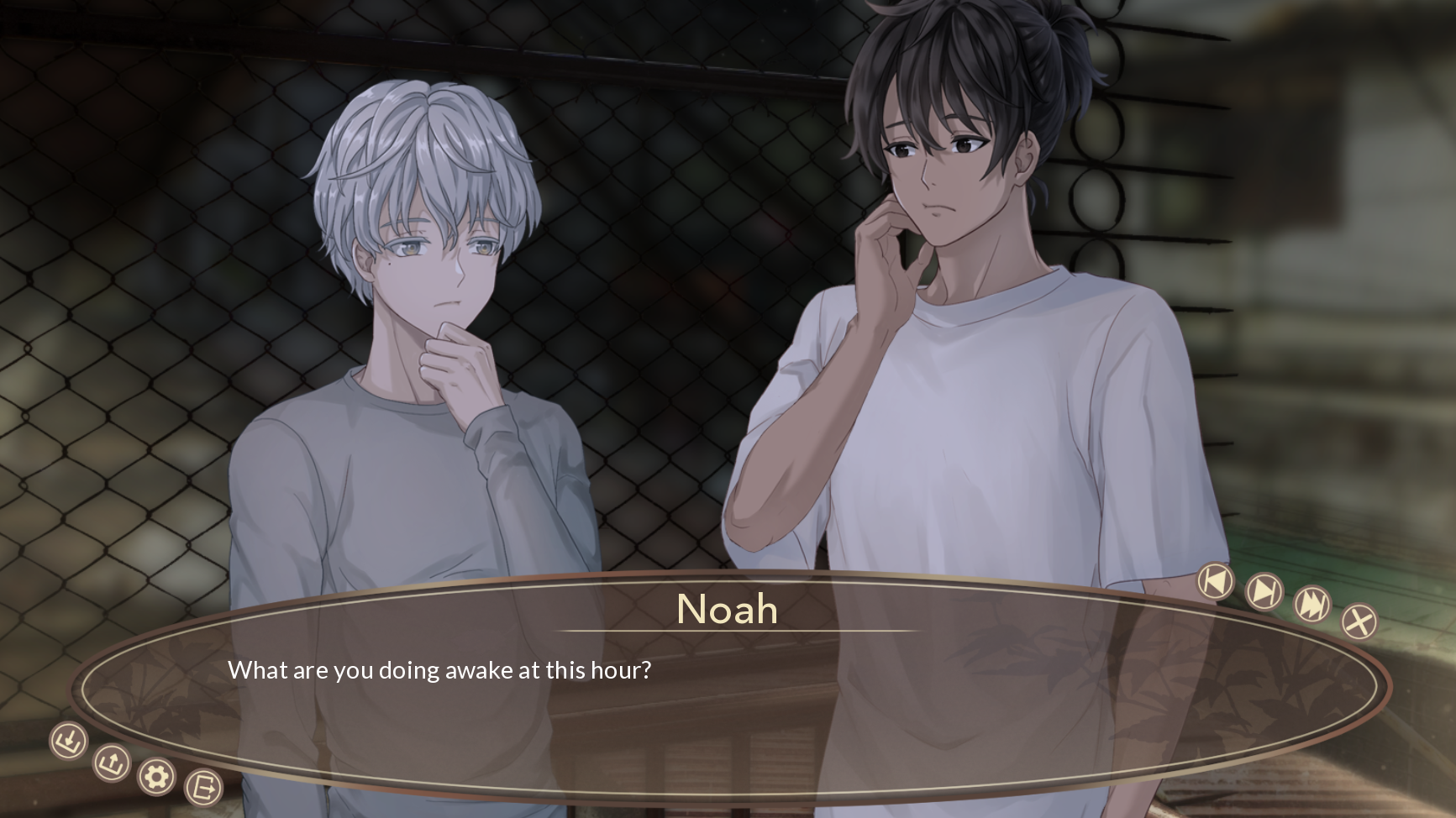Click the exit door icon to quit
Image resolution: width=1456 pixels, height=818 pixels.
[x=202, y=788]
